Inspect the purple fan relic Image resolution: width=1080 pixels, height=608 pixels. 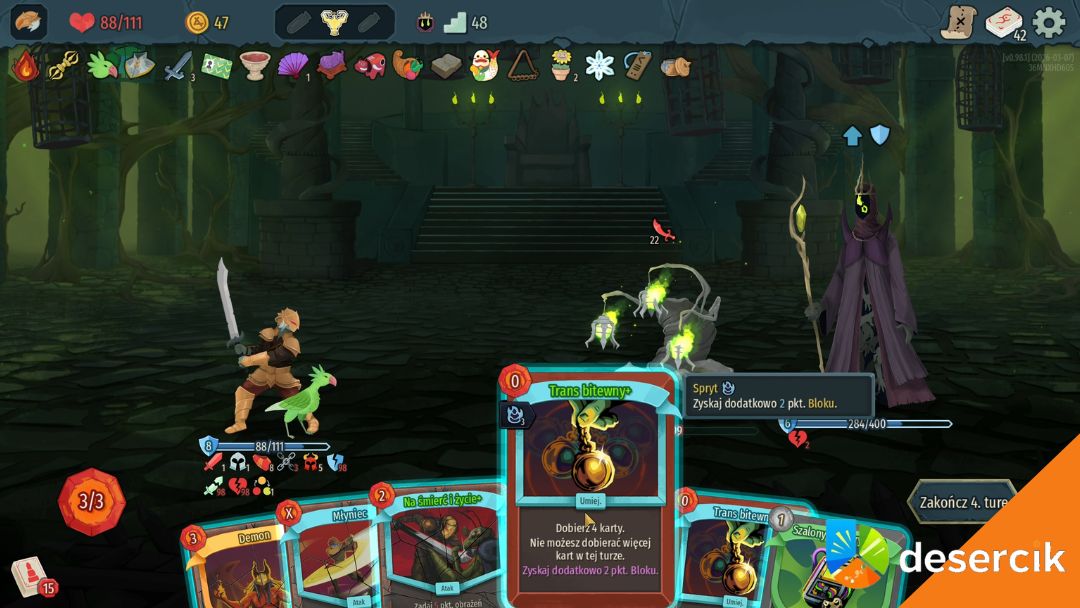coord(294,66)
